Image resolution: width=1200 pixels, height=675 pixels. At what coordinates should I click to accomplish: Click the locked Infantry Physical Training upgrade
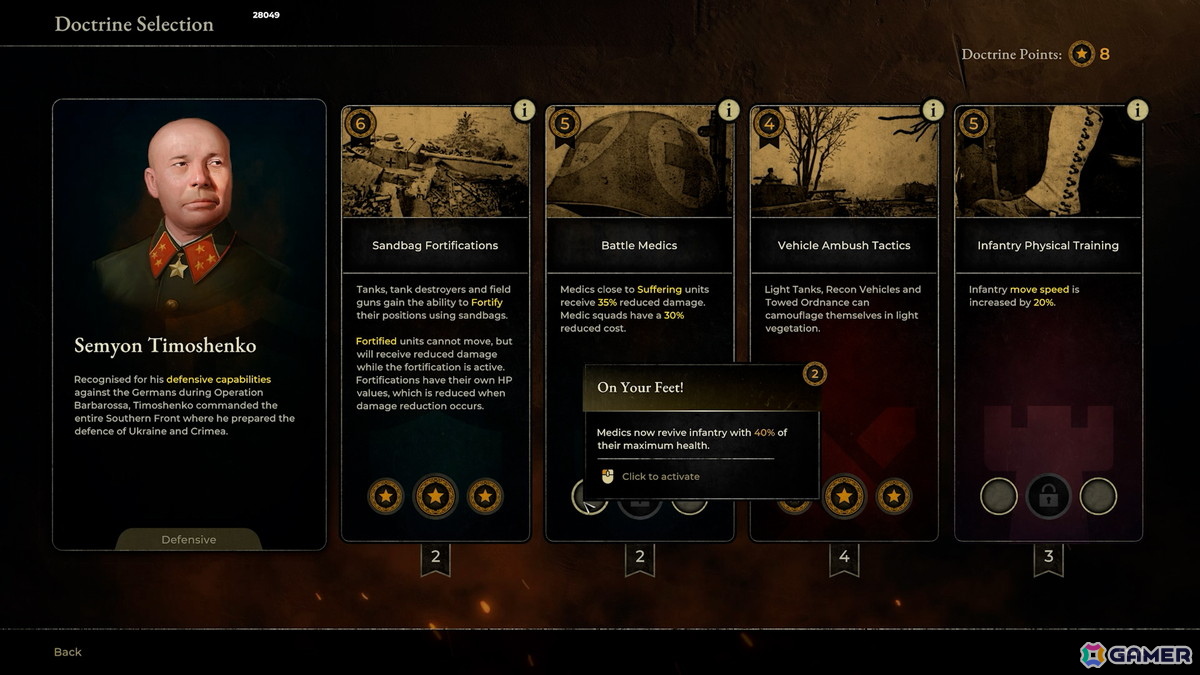1048,496
